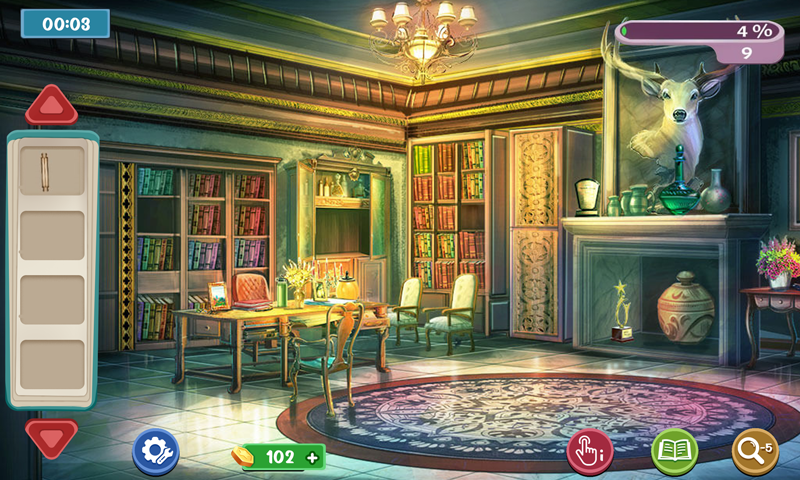Open the green book journal button
This screenshot has height=480, width=800.
[675, 452]
